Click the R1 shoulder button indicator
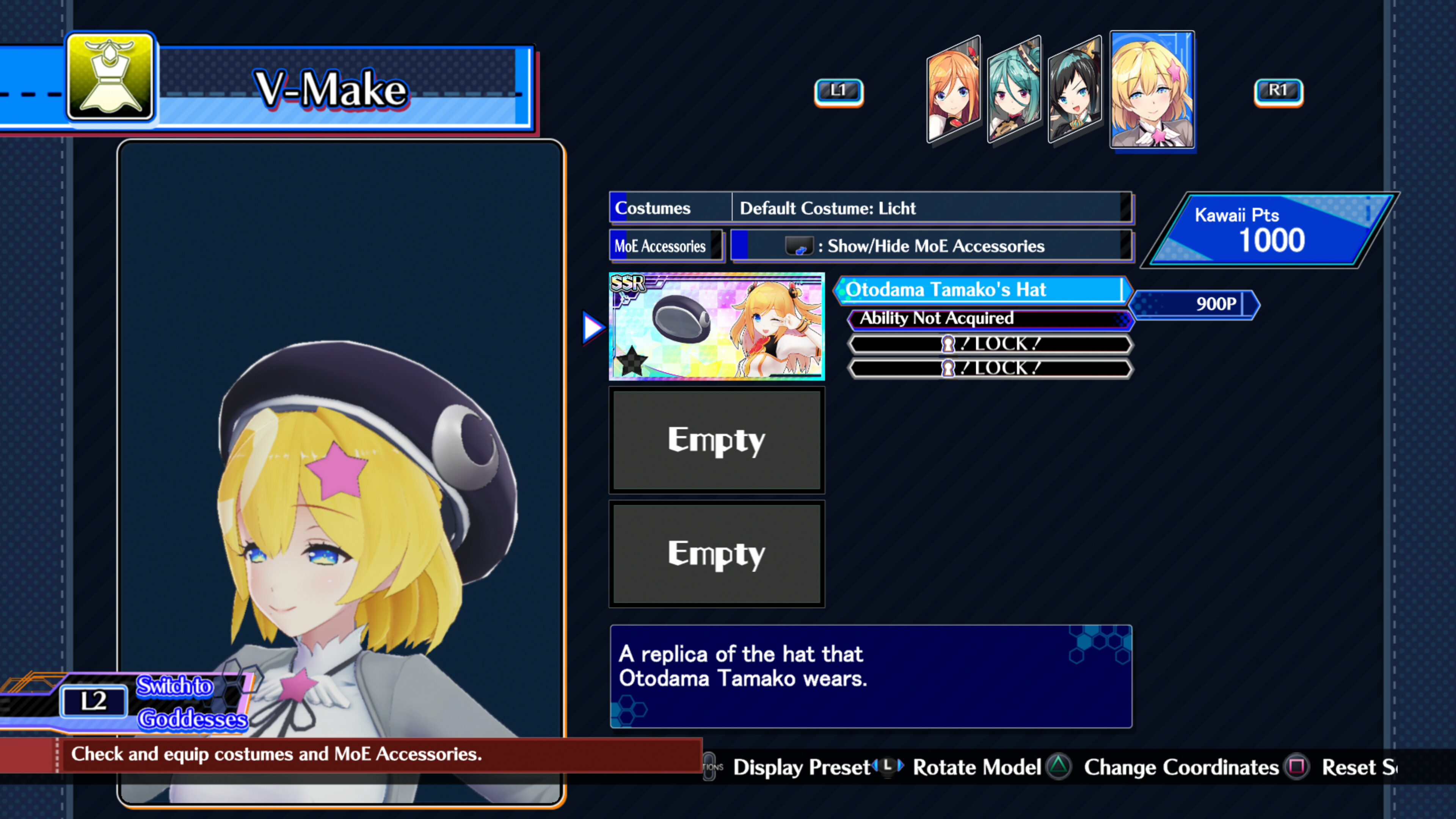1456x819 pixels. (x=1278, y=91)
